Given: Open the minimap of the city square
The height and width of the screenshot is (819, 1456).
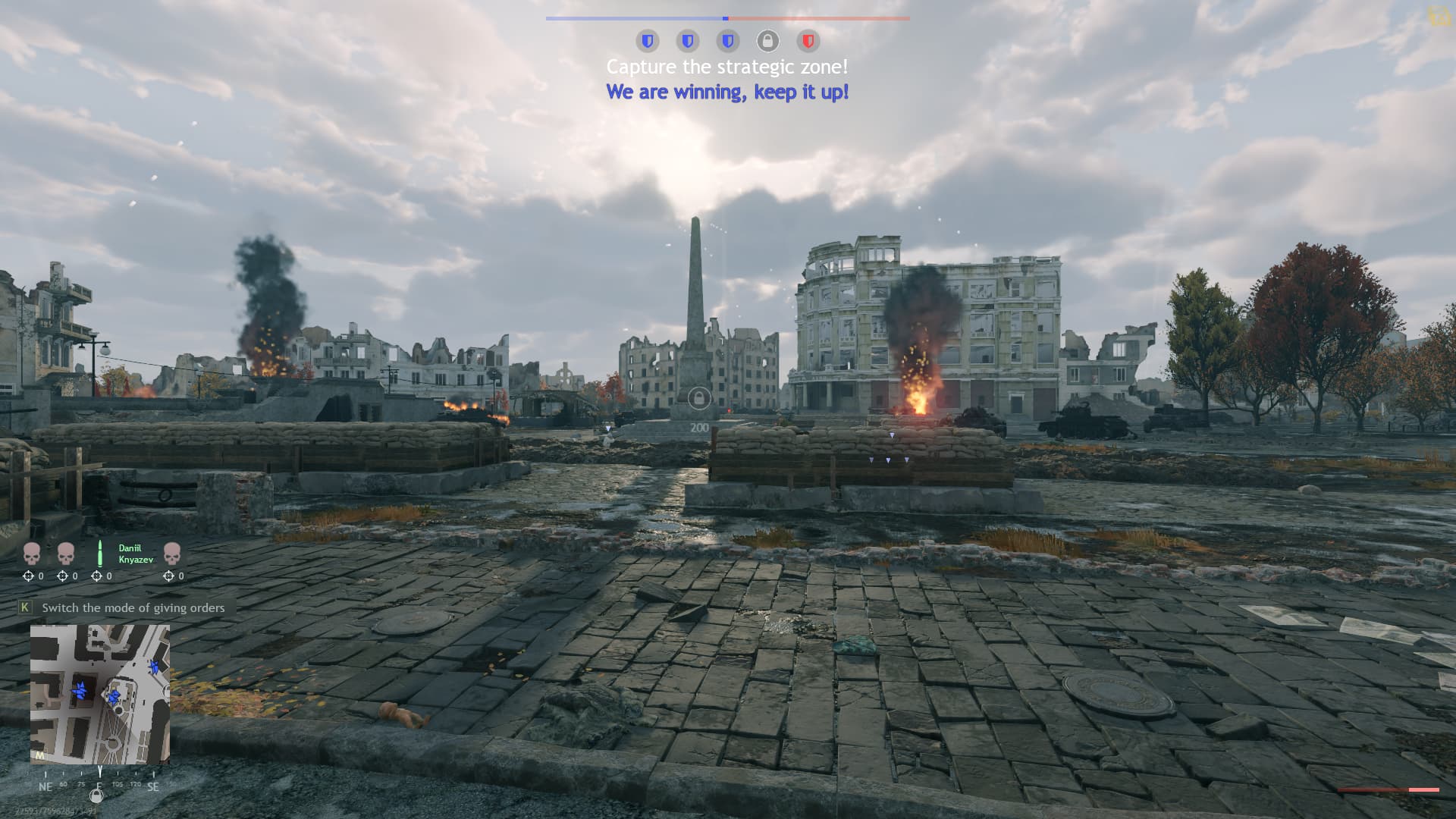Looking at the screenshot, I should [99, 694].
